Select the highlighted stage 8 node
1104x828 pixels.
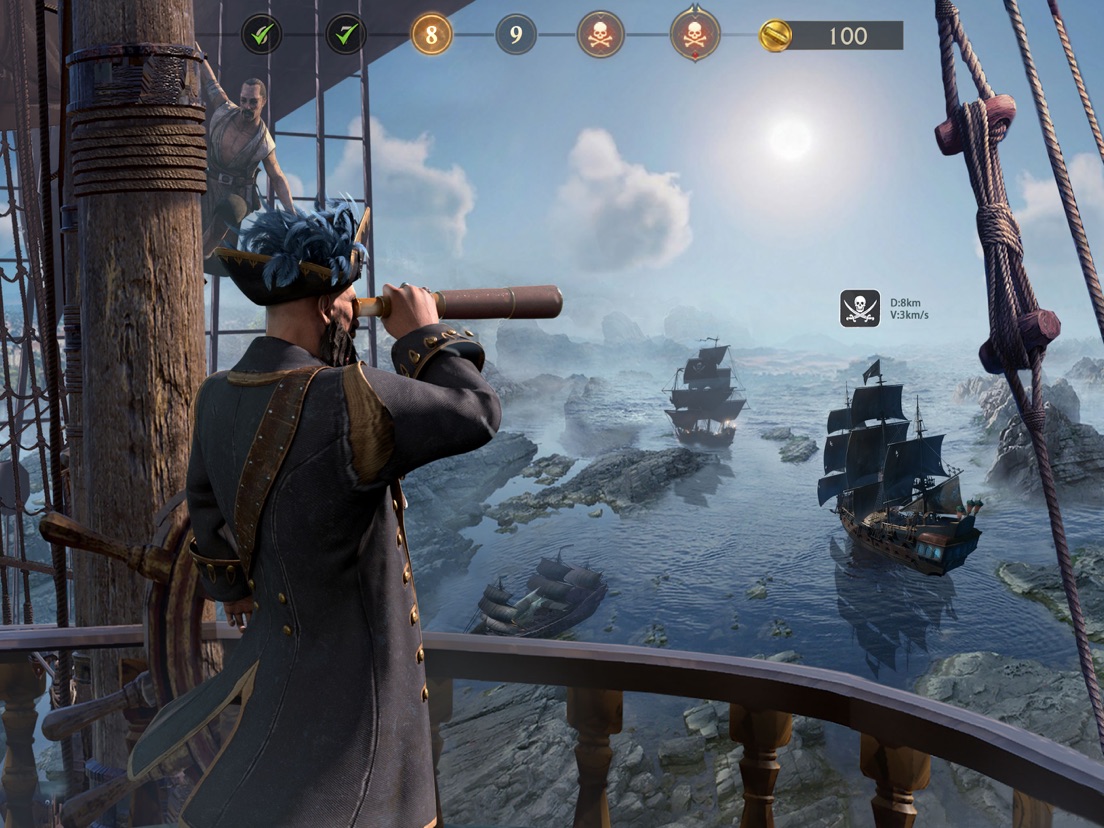[x=431, y=35]
